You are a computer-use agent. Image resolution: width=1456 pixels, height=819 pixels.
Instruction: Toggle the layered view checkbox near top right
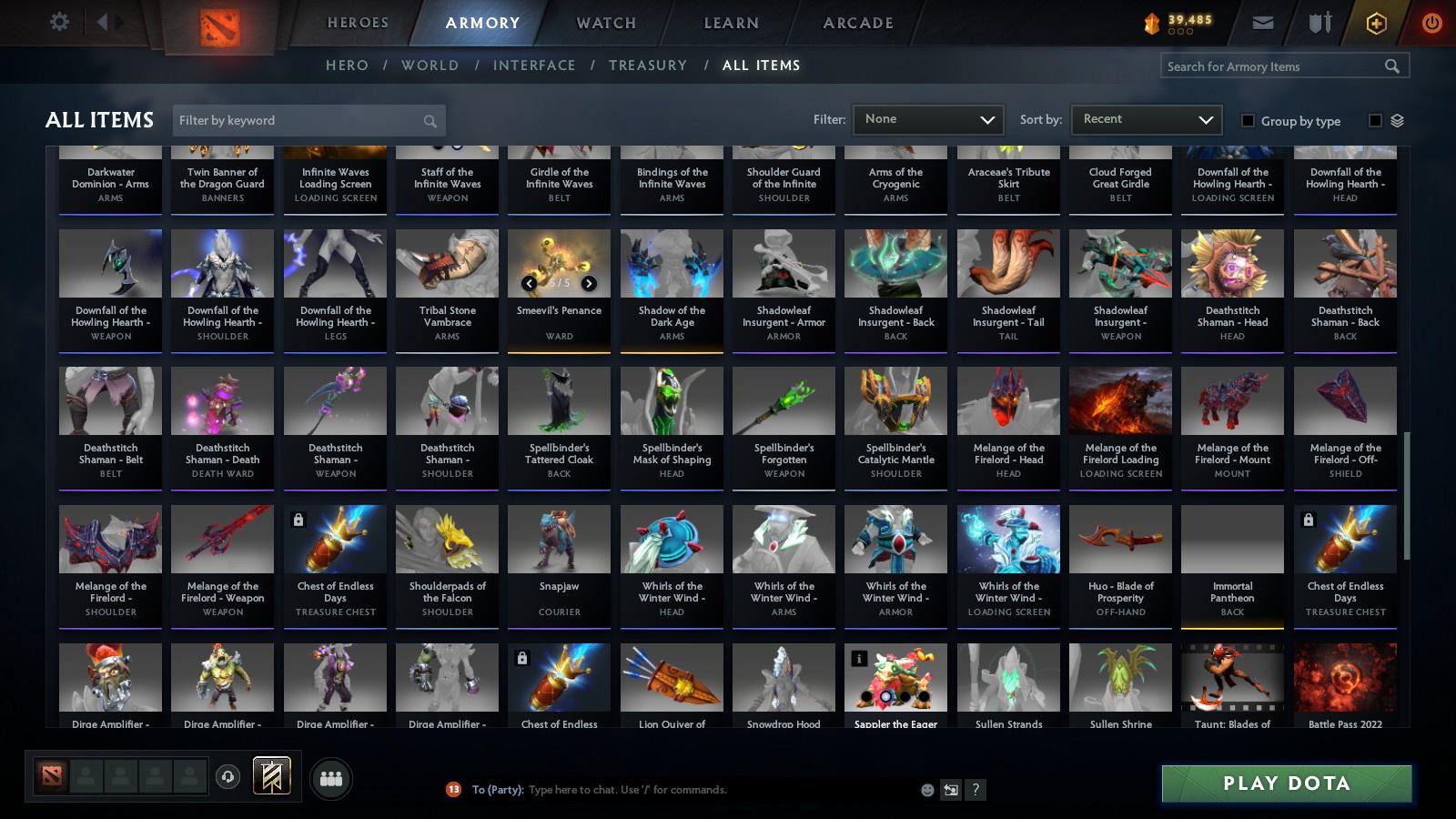click(1377, 121)
